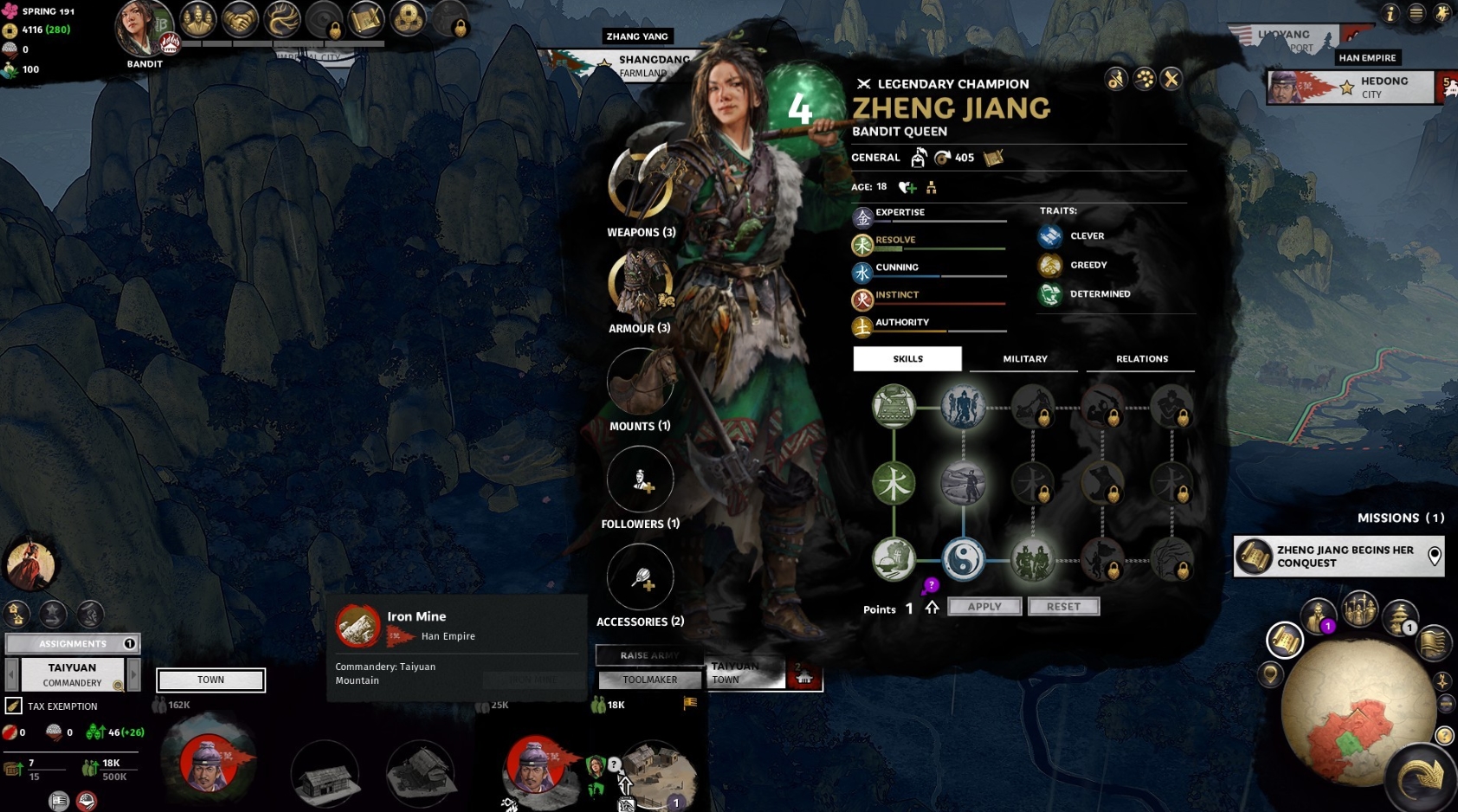Select Zheng Jiang's Weapons equipment slot
Image resolution: width=1458 pixels, height=812 pixels.
(640, 184)
